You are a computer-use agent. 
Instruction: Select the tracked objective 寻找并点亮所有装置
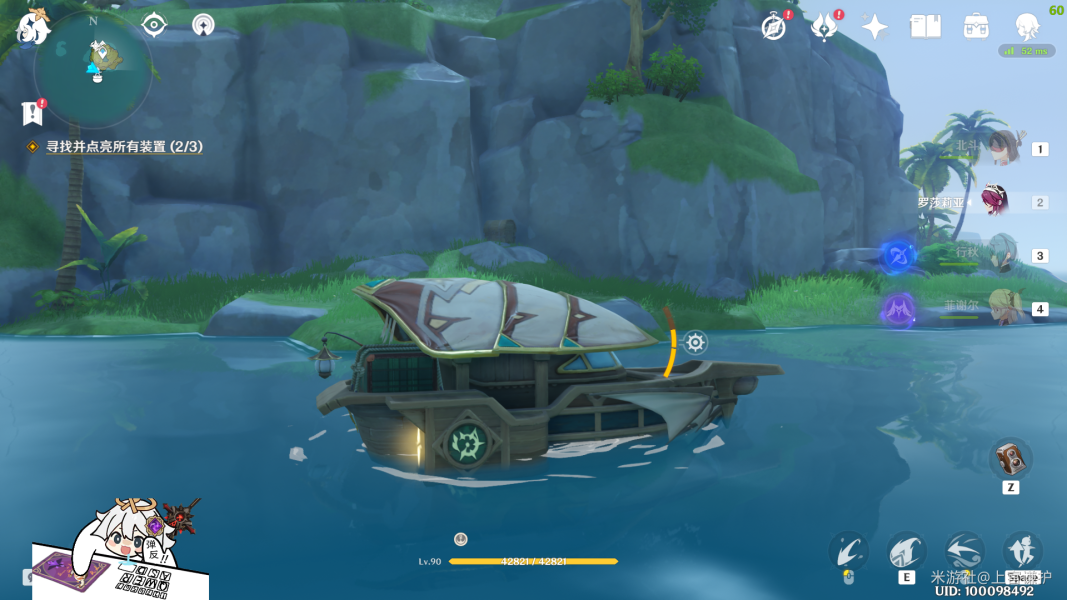tap(124, 146)
